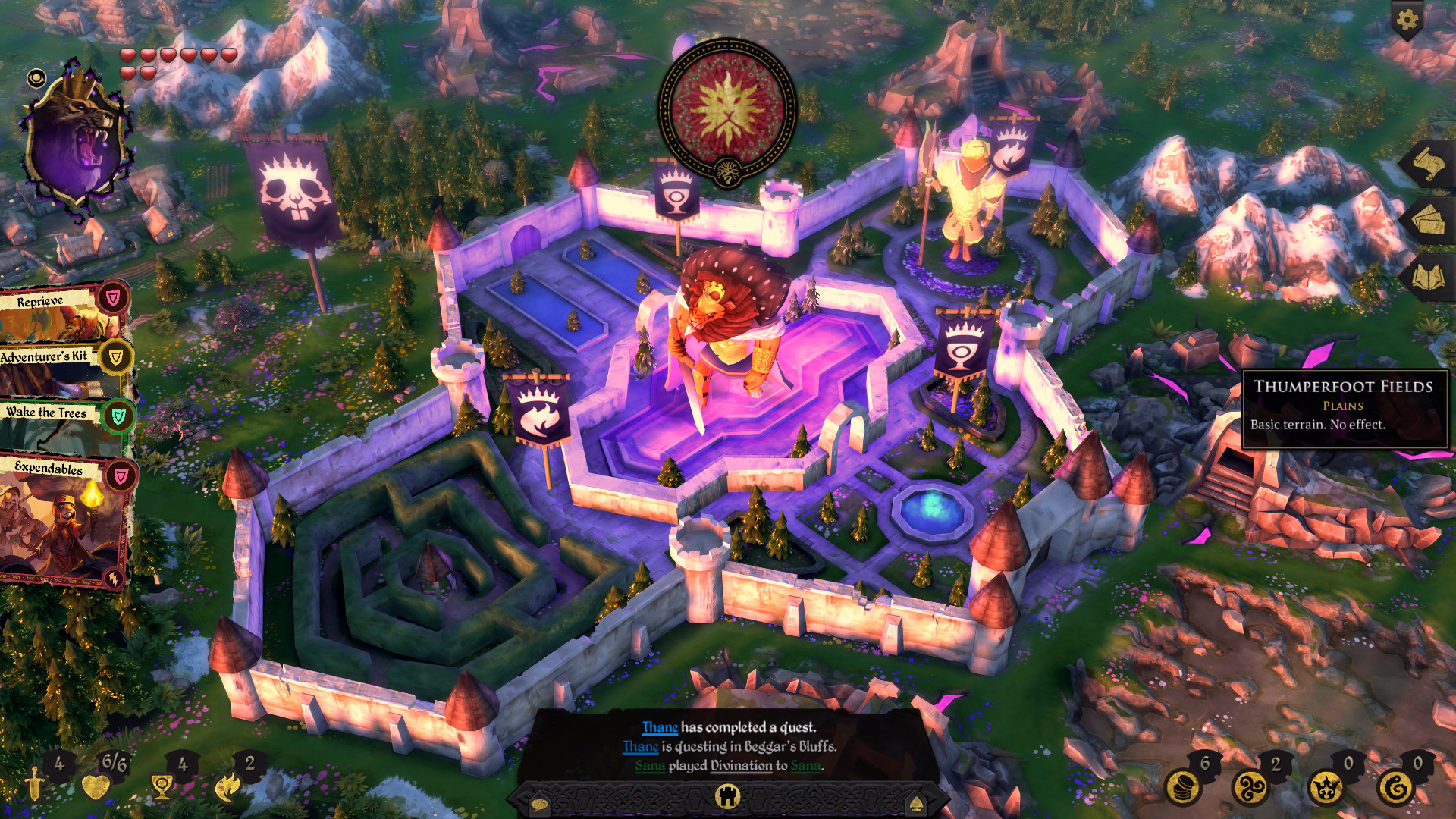Click the gold coins resource icon
Image resolution: width=1456 pixels, height=819 pixels.
point(1182,787)
